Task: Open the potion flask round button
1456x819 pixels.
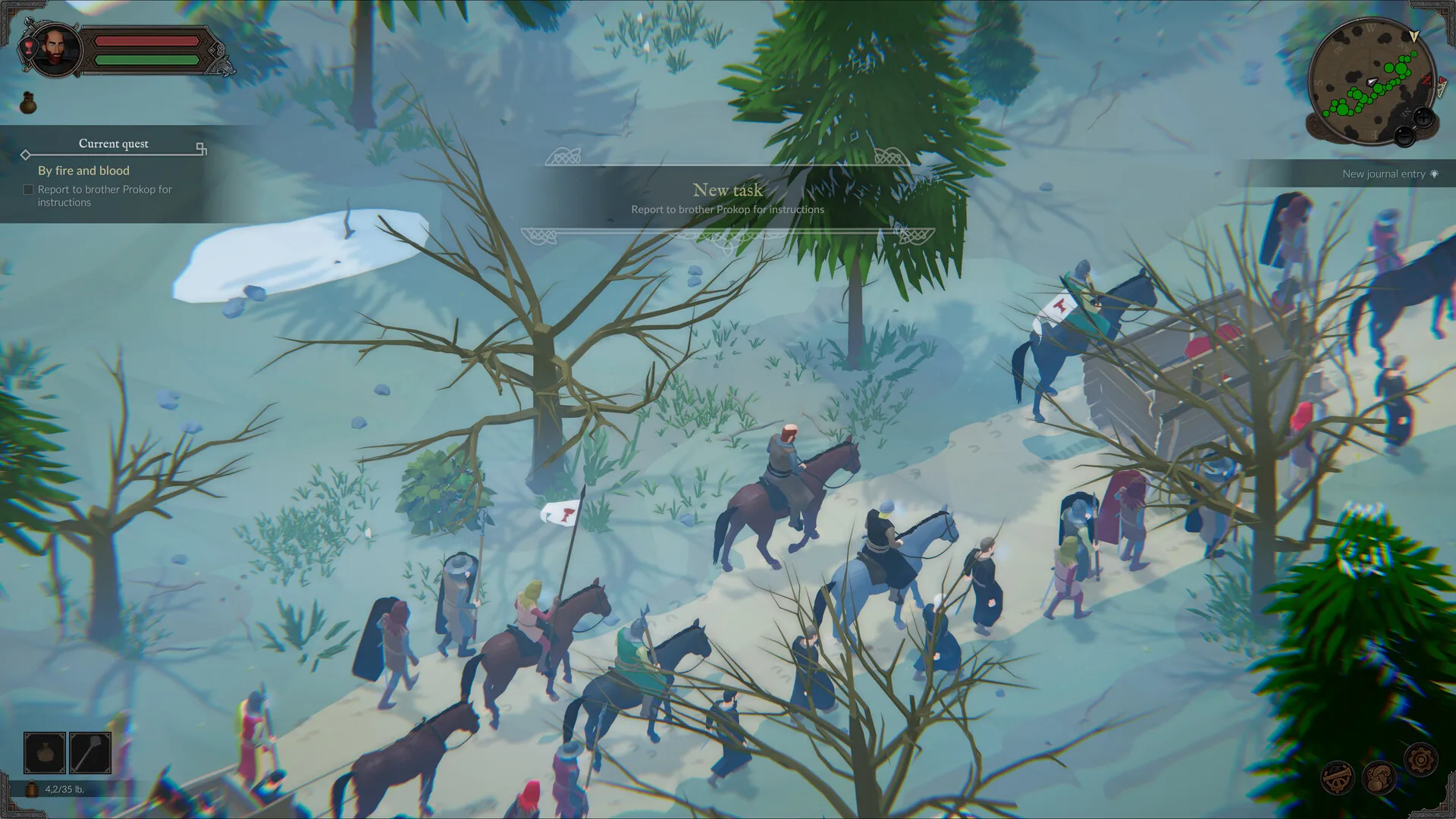Action: click(1379, 777)
